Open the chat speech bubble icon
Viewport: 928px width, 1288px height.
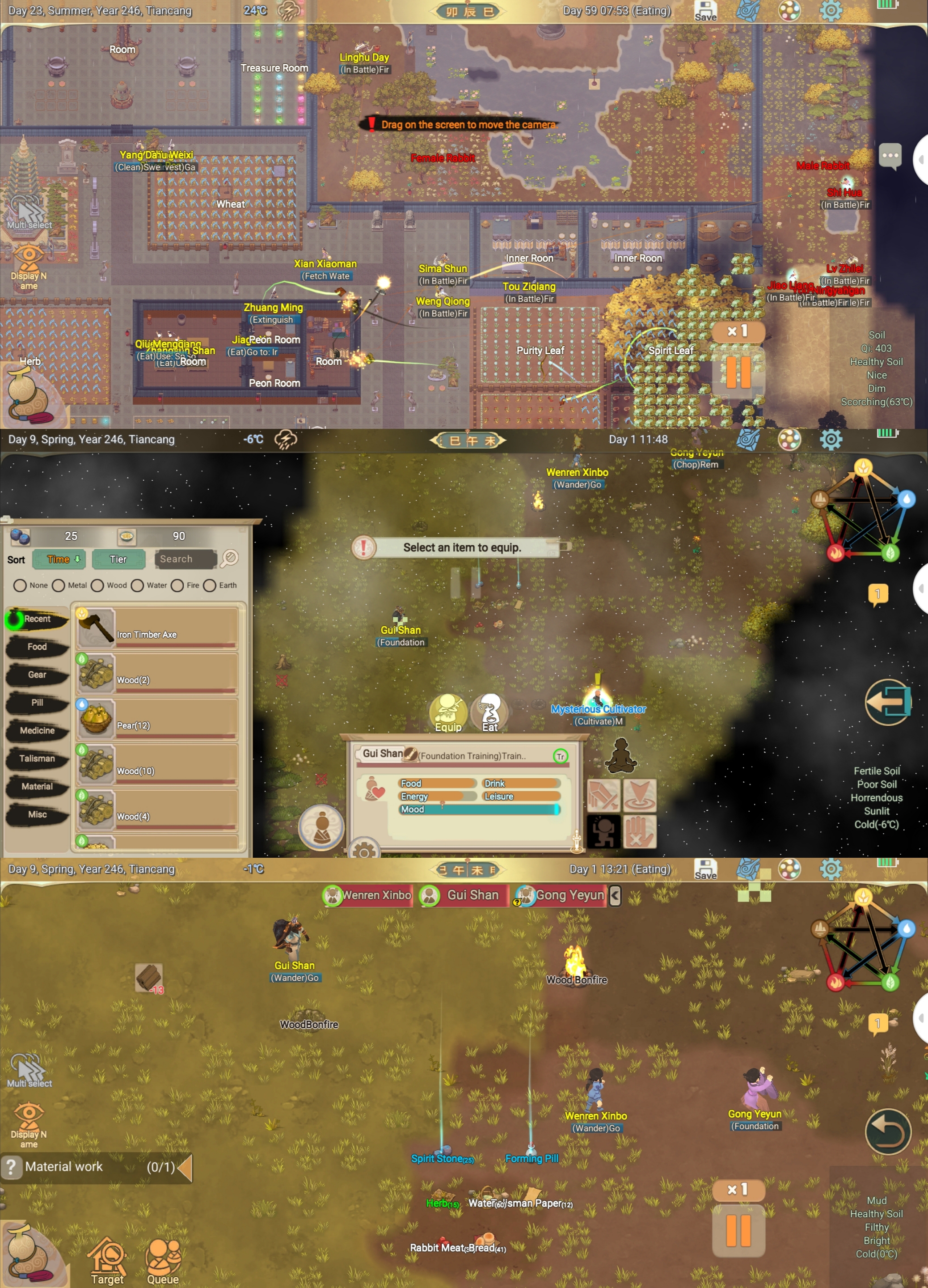(x=890, y=156)
